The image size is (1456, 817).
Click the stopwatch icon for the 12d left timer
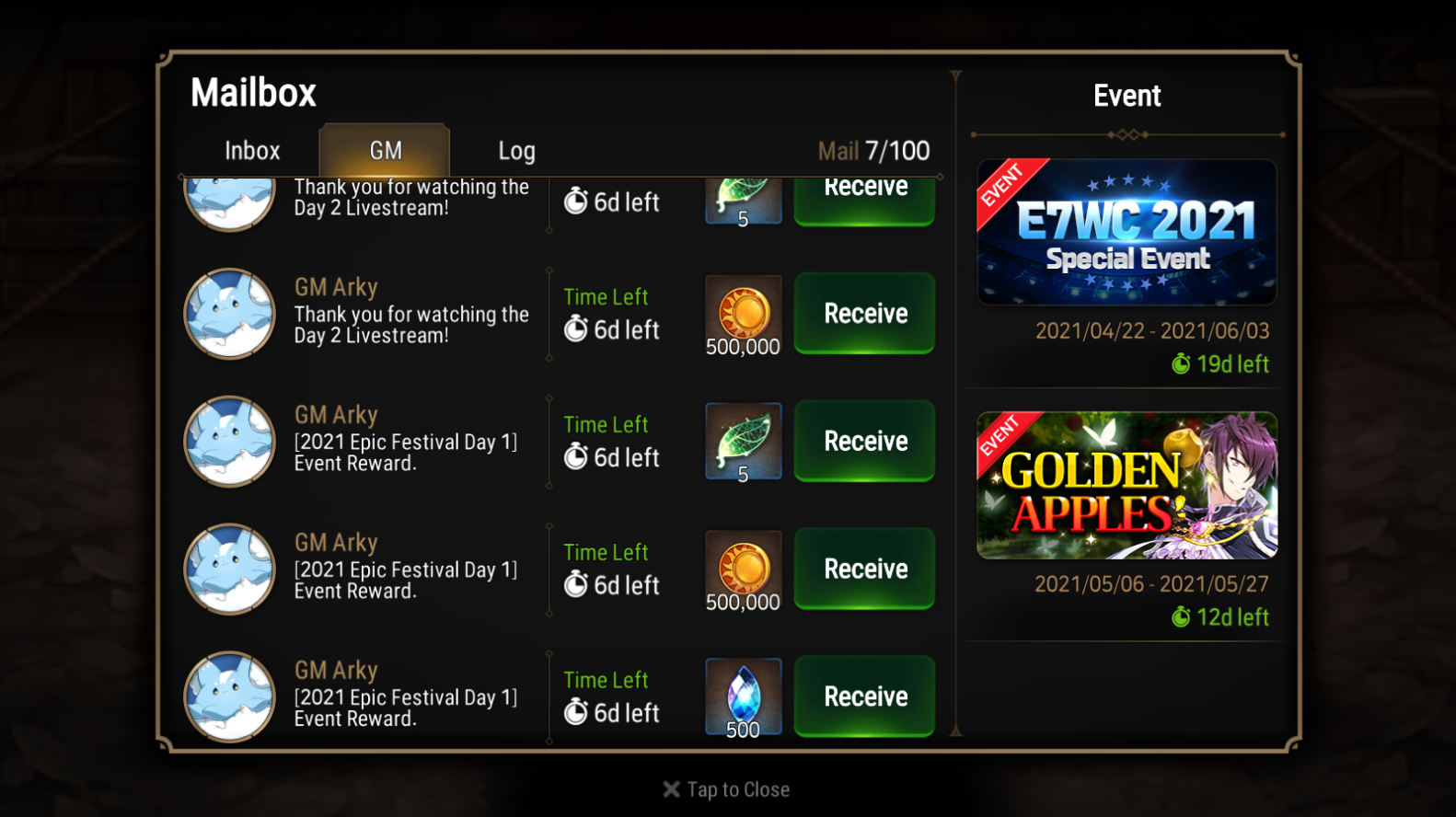pos(1181,617)
